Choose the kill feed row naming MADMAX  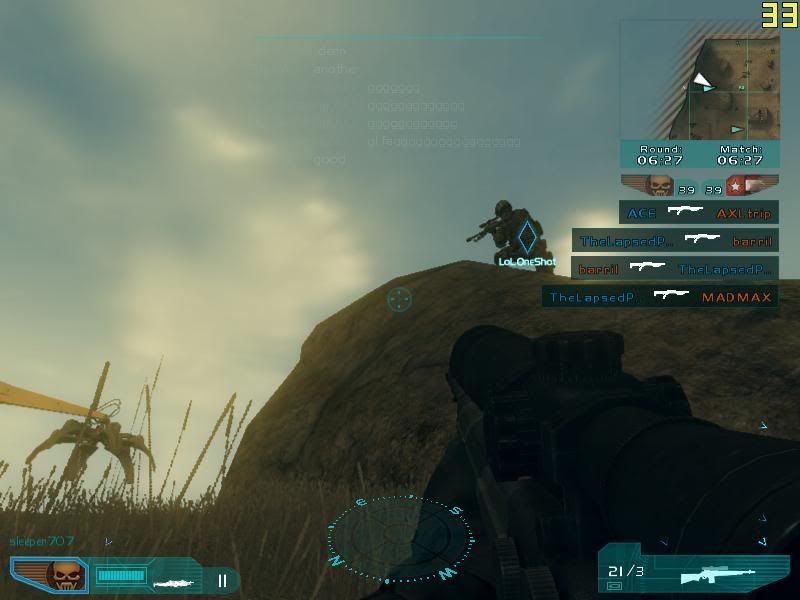pyautogui.click(x=661, y=297)
